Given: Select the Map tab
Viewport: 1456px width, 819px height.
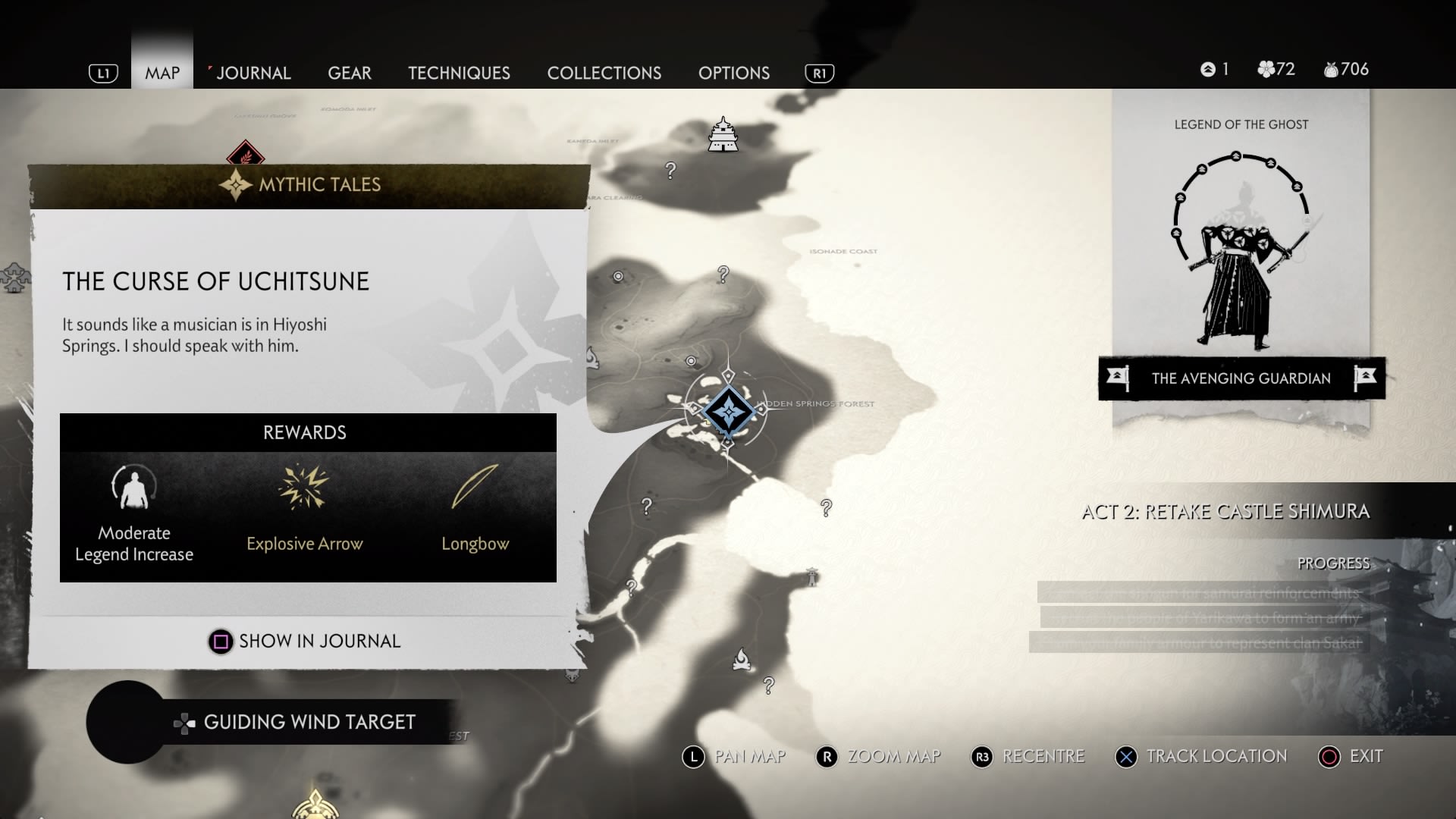Looking at the screenshot, I should pos(162,73).
